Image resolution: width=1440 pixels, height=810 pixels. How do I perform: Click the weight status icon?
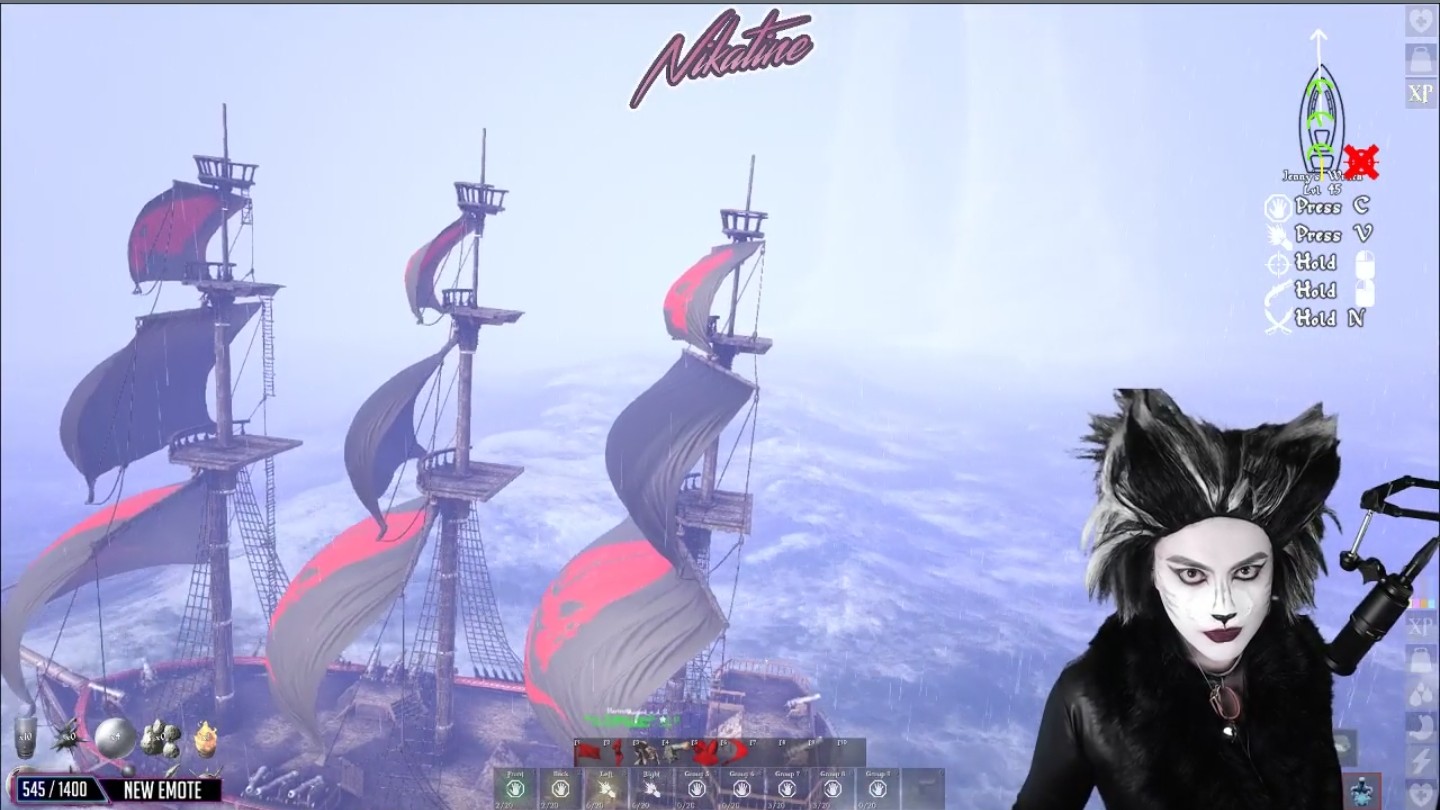click(1420, 57)
